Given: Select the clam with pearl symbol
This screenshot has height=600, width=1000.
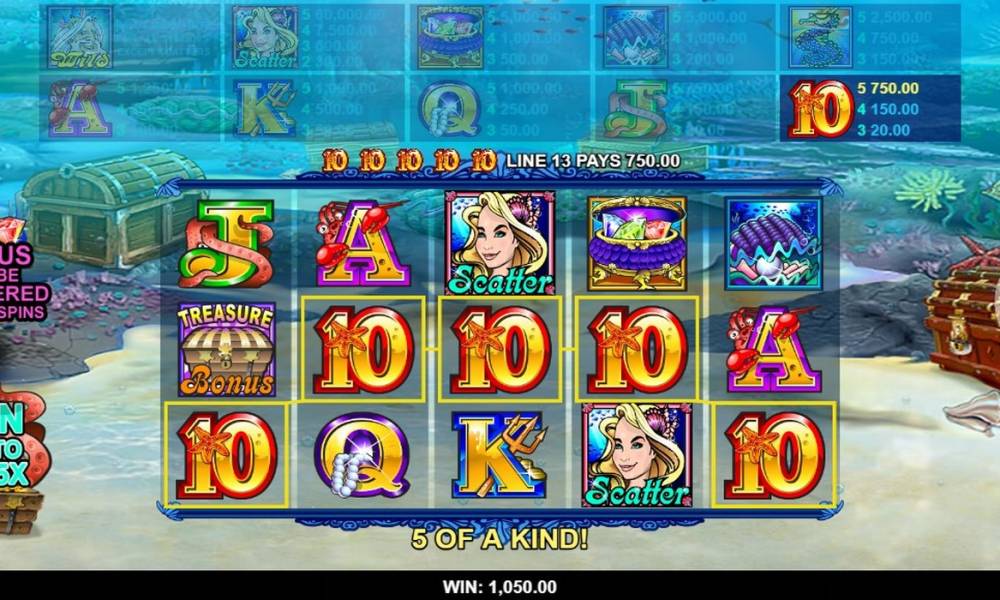Looking at the screenshot, I should coord(773,244).
